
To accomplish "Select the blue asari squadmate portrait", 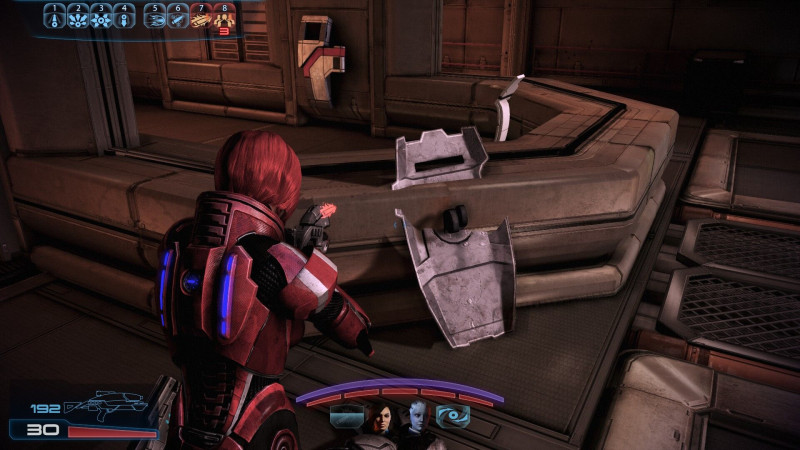I will [x=416, y=418].
